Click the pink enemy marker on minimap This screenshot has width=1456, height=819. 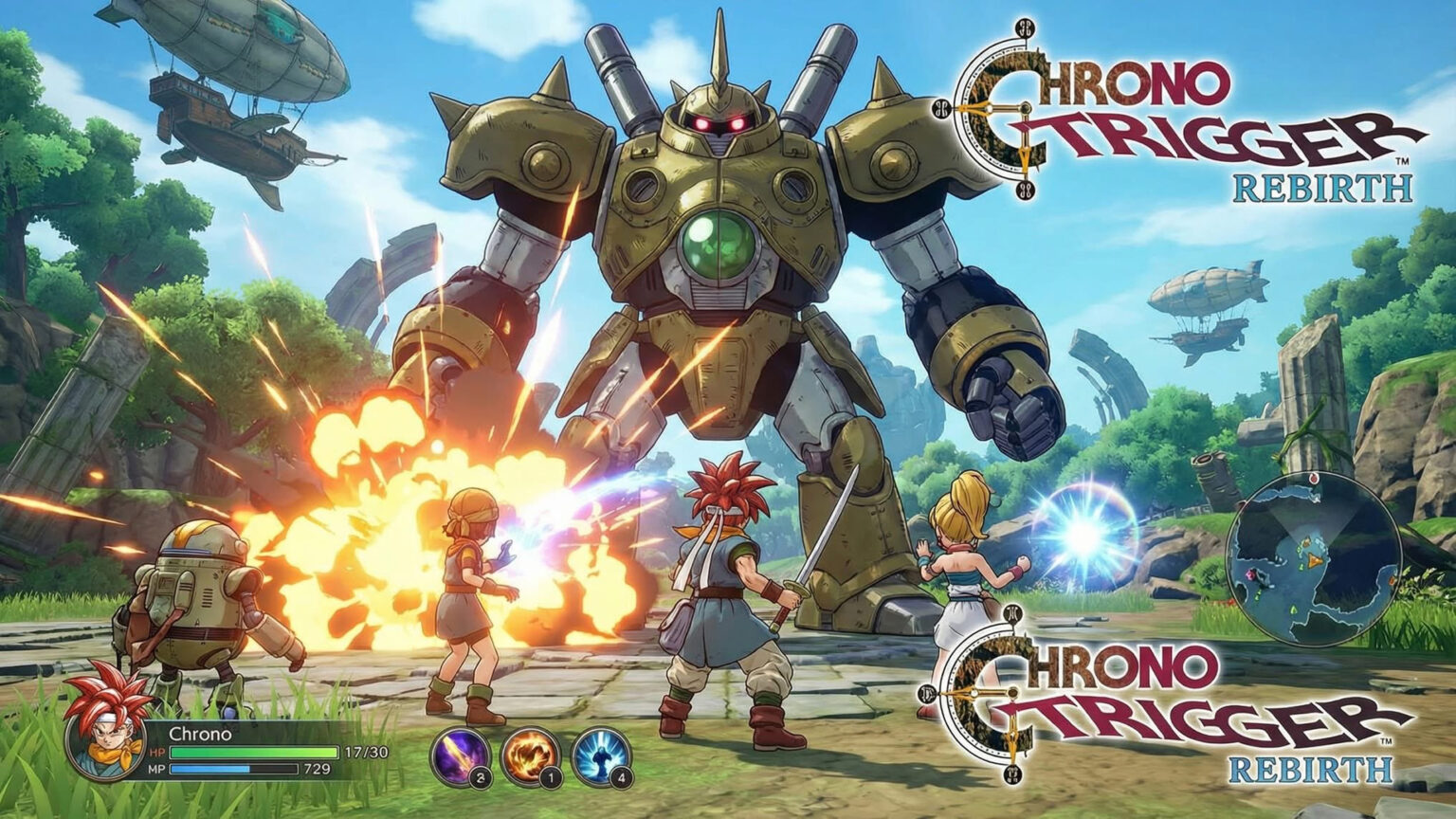pyautogui.click(x=1250, y=575)
